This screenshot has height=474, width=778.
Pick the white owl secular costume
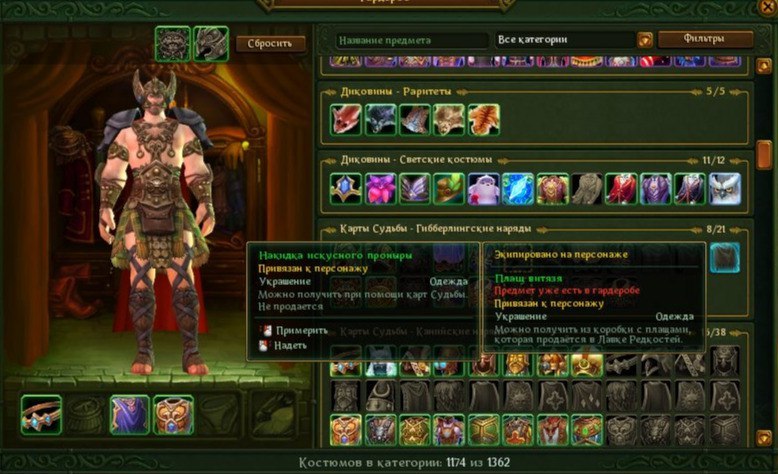click(724, 189)
